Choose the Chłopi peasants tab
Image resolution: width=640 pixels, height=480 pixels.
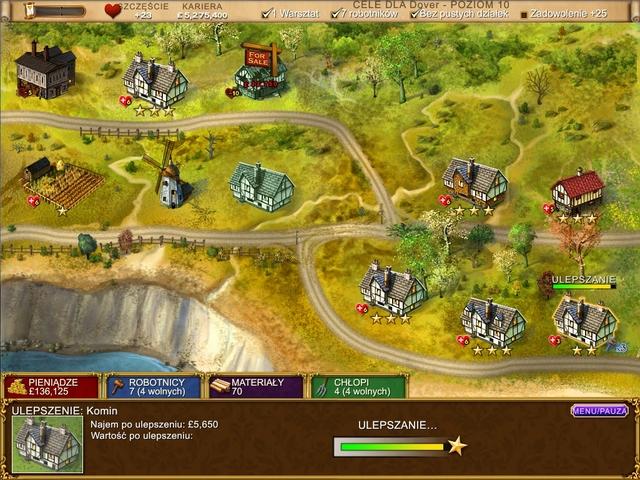pos(358,387)
